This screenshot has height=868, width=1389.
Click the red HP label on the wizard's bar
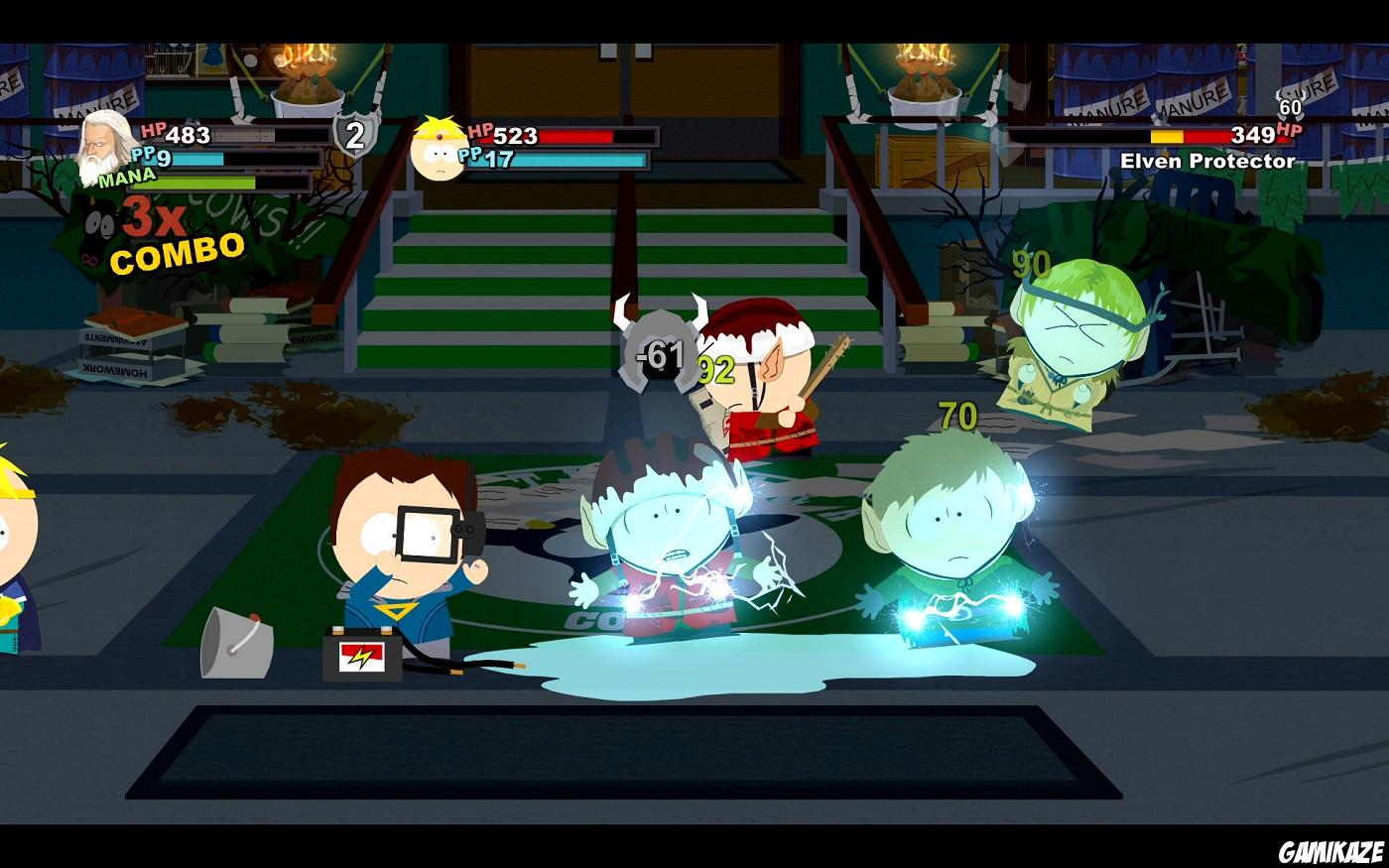pyautogui.click(x=152, y=132)
